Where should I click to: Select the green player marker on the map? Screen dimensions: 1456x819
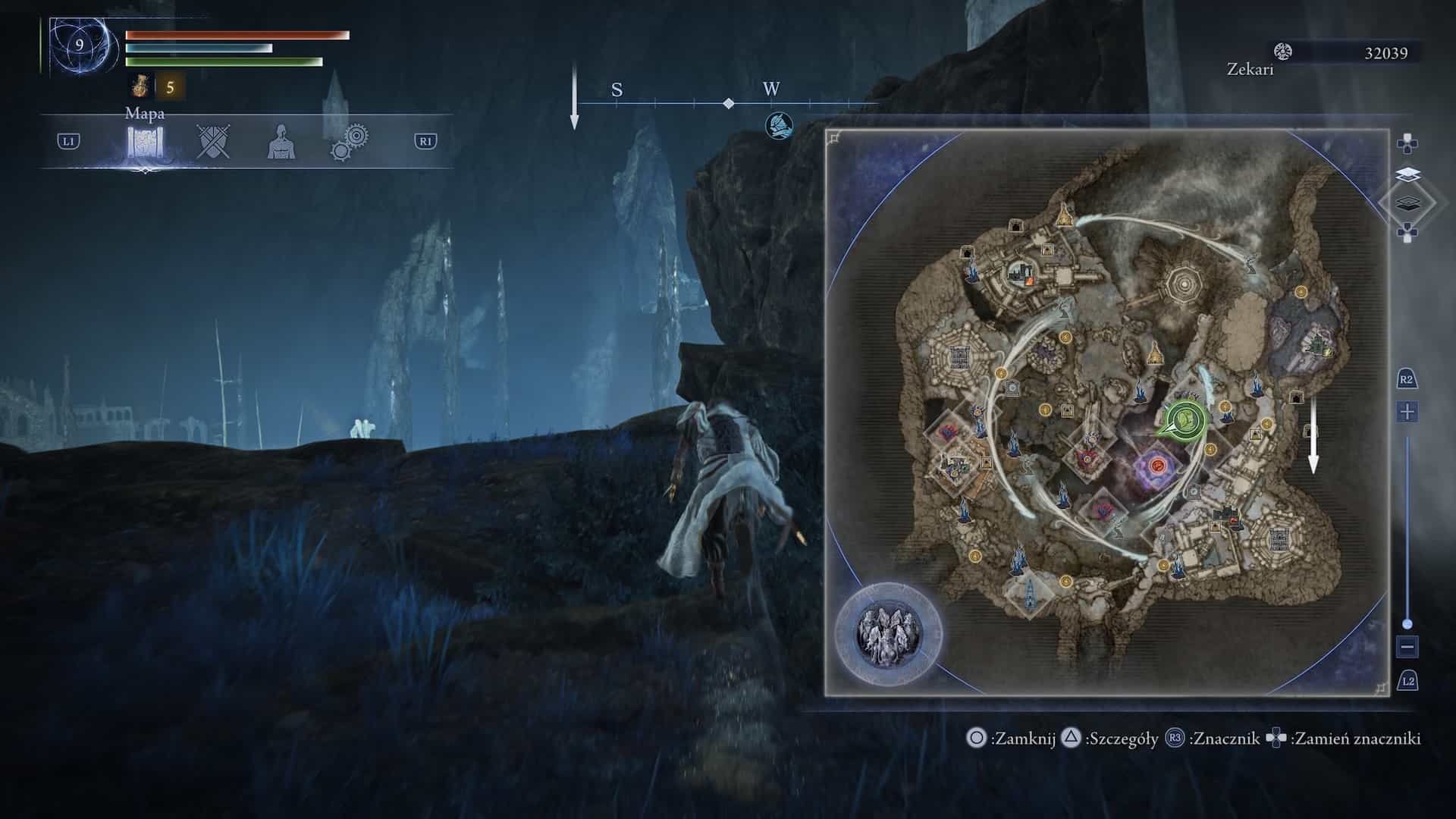[x=1184, y=419]
